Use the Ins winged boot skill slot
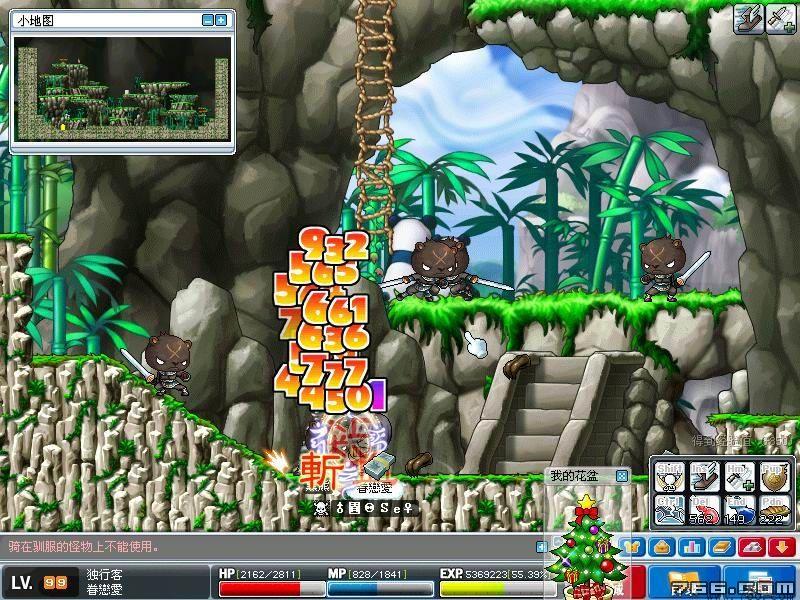 tap(704, 477)
